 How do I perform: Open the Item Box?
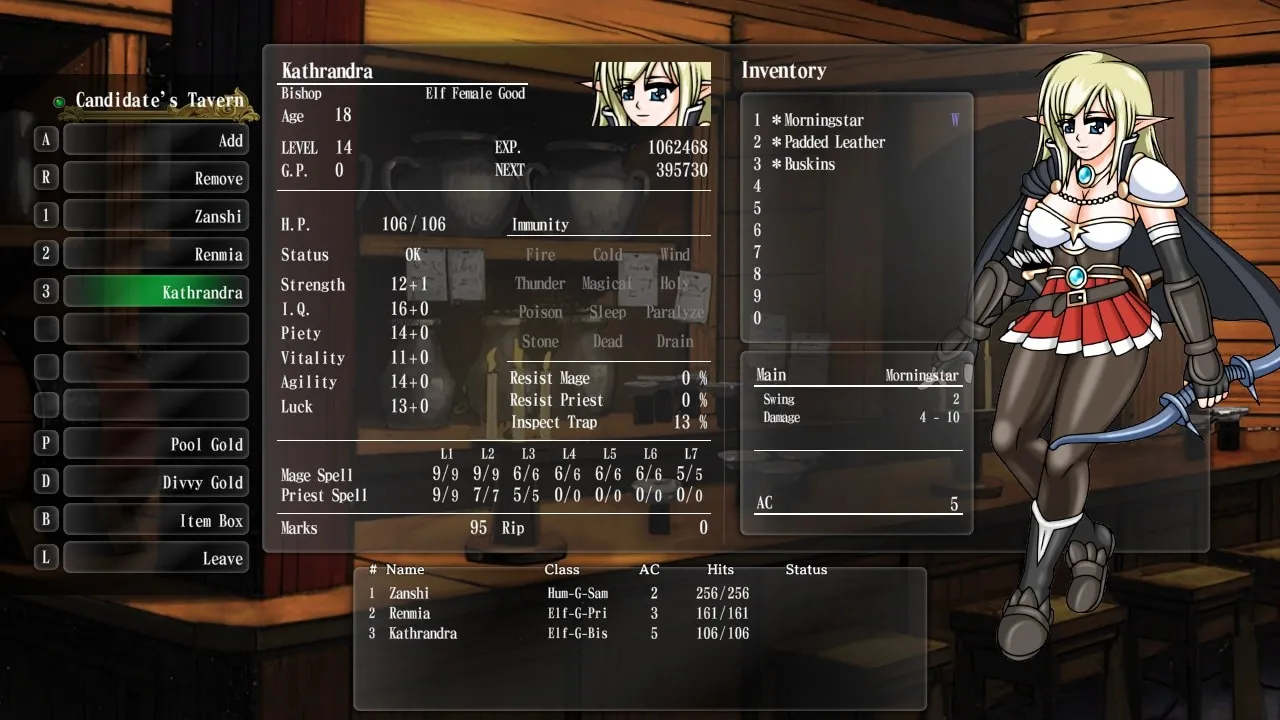click(x=156, y=520)
